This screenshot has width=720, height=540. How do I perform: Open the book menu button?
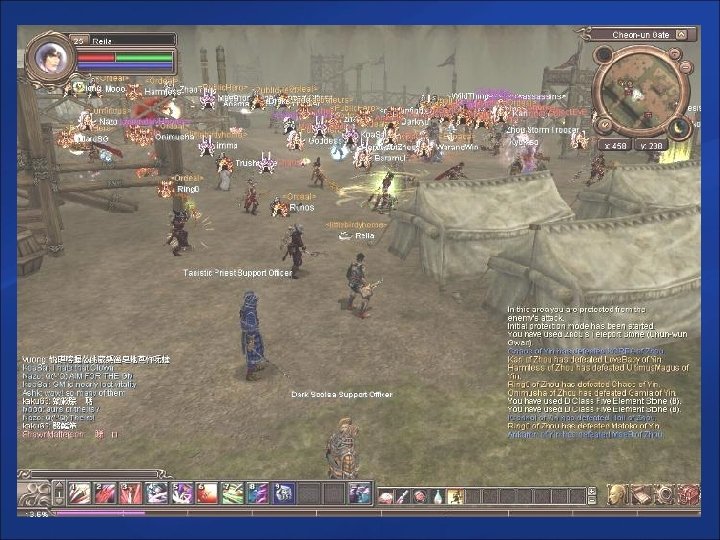(641, 494)
